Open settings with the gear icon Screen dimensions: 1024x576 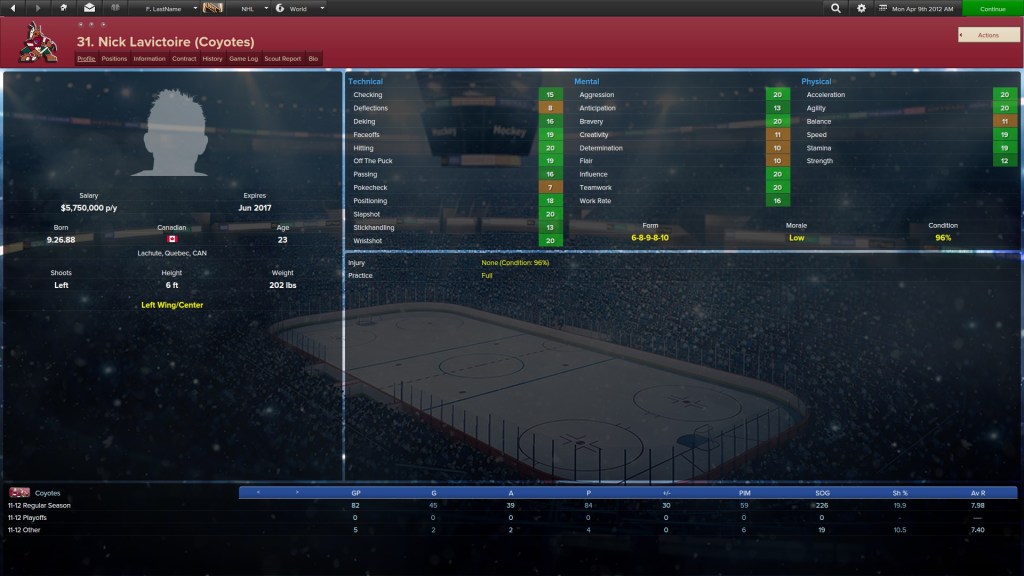coord(861,8)
